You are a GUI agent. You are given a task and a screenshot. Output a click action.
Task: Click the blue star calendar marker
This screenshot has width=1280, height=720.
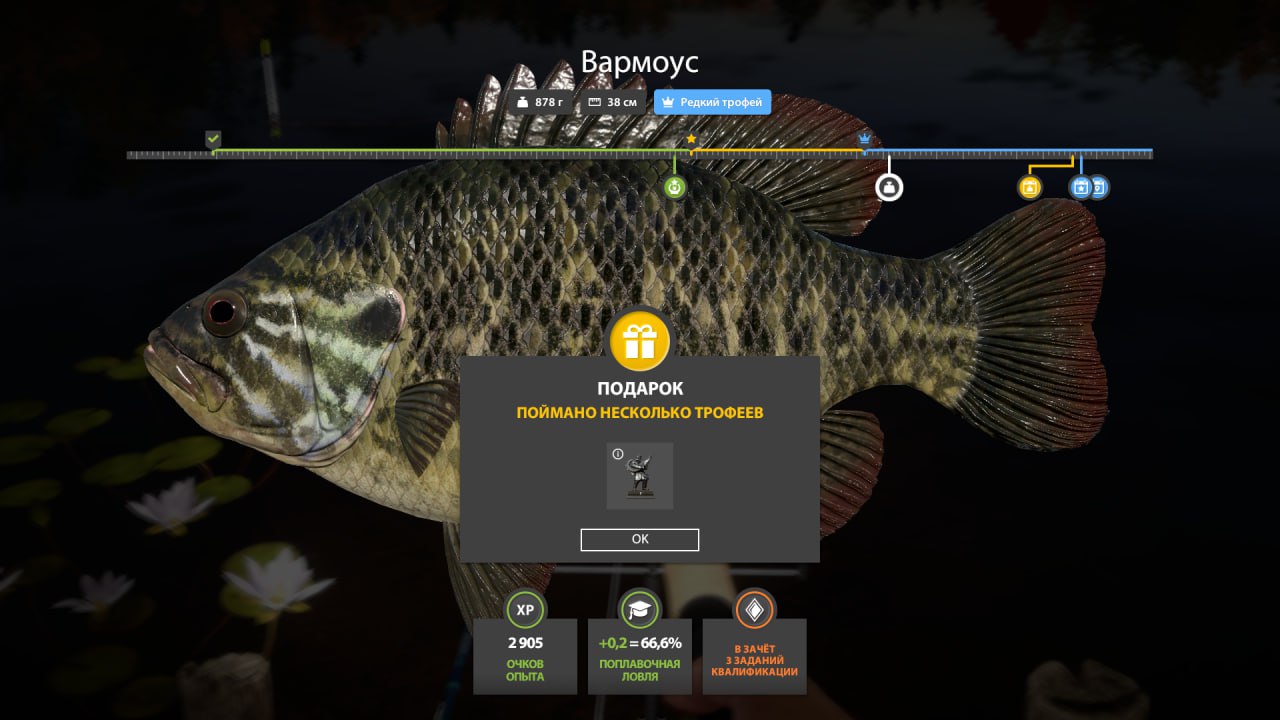[x=1080, y=187]
